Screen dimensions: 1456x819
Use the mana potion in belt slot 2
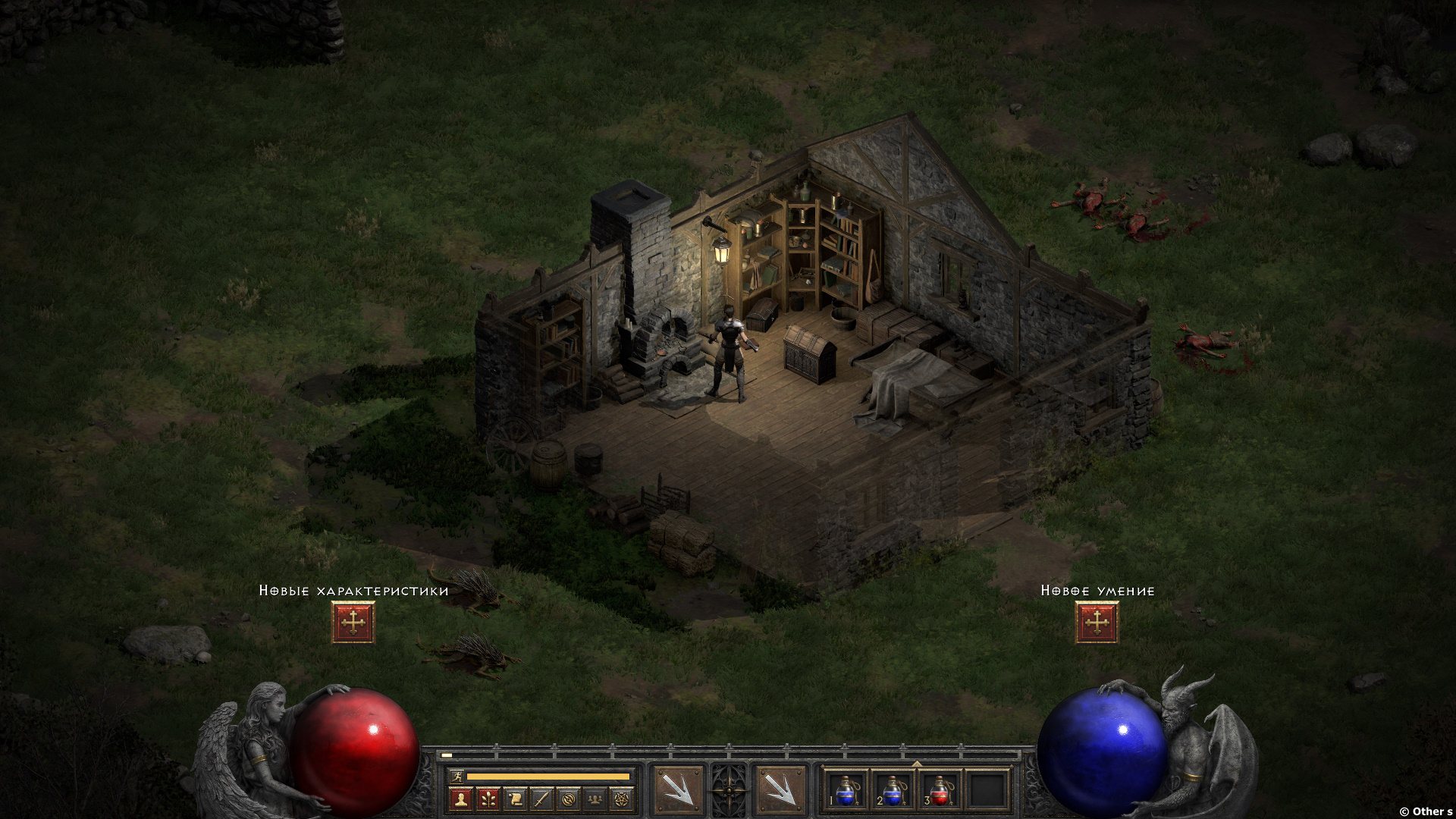point(893,792)
